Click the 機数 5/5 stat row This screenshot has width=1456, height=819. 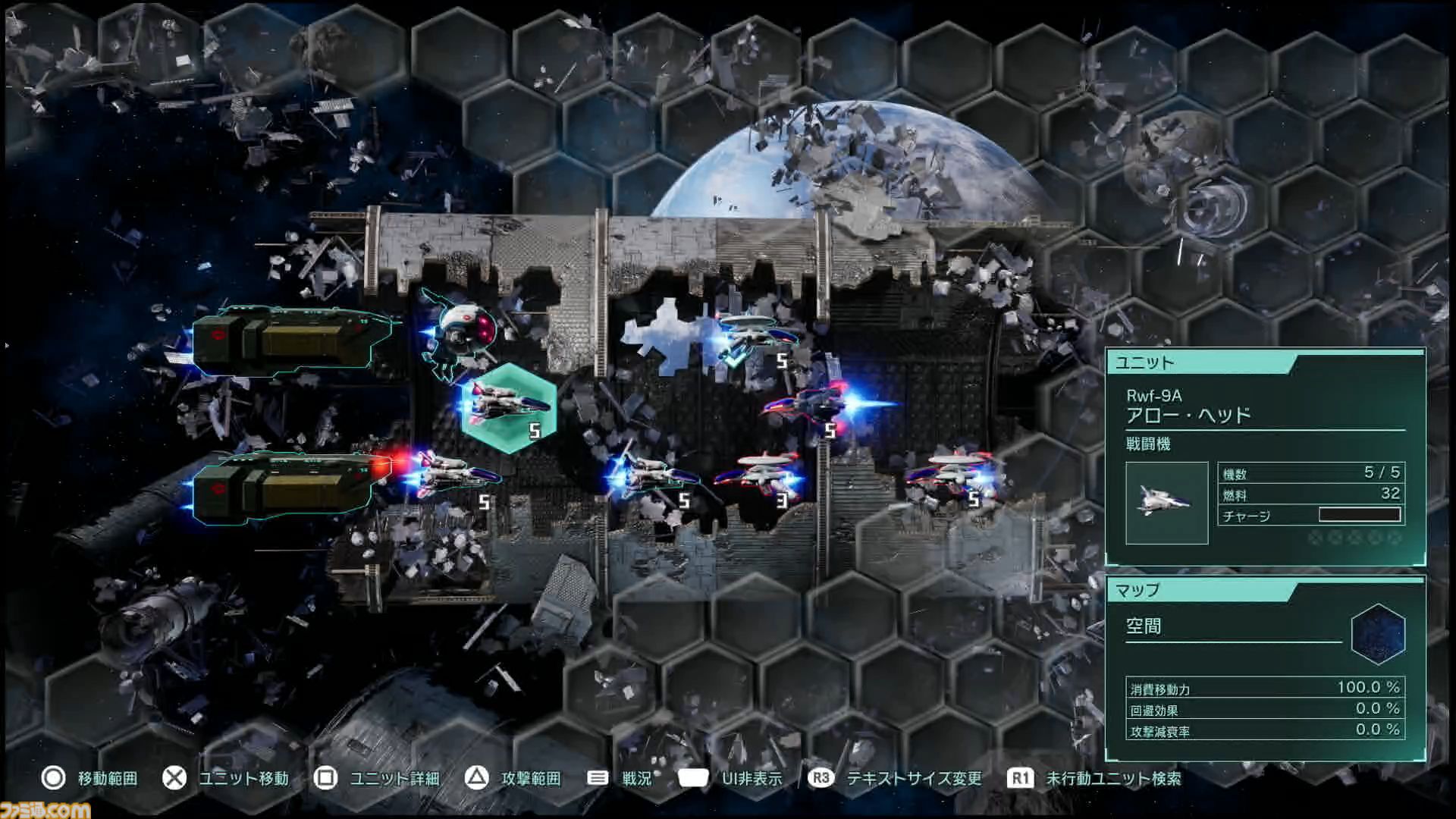point(1310,472)
